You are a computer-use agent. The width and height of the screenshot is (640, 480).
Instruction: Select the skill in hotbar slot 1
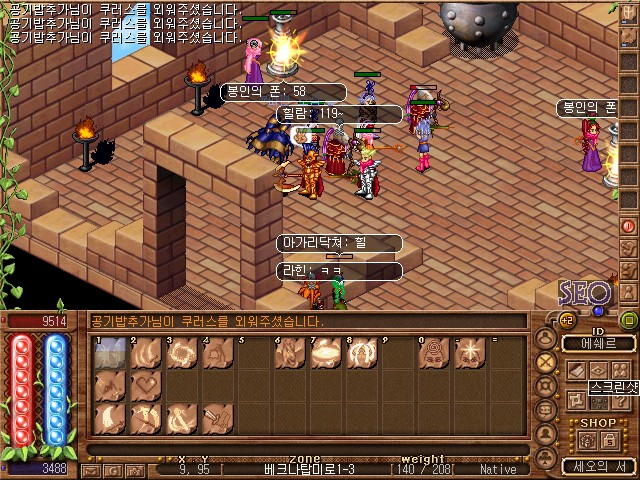[110, 352]
